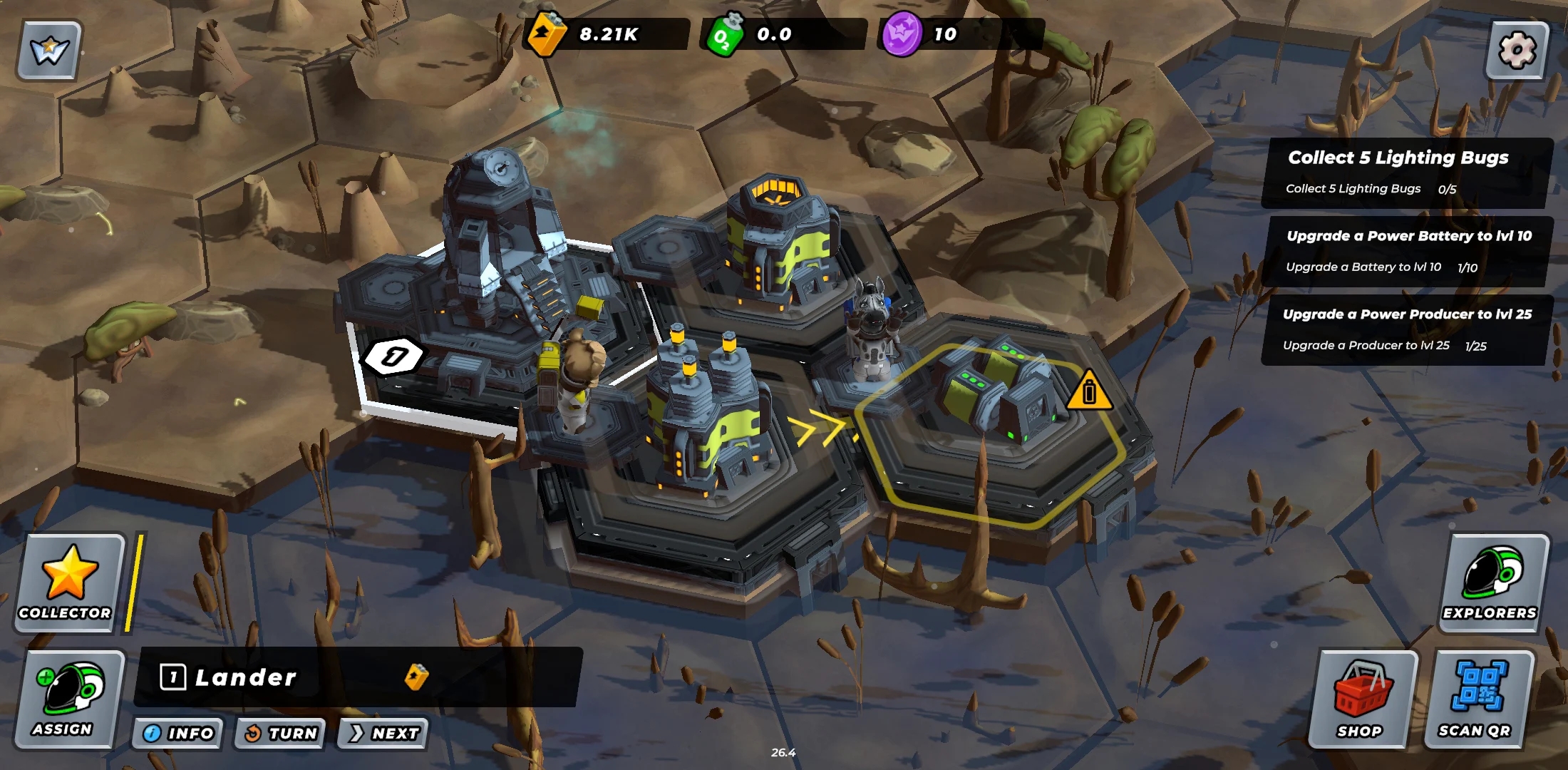1568x770 pixels.
Task: Tap the purple star currency counter
Action: tap(959, 34)
